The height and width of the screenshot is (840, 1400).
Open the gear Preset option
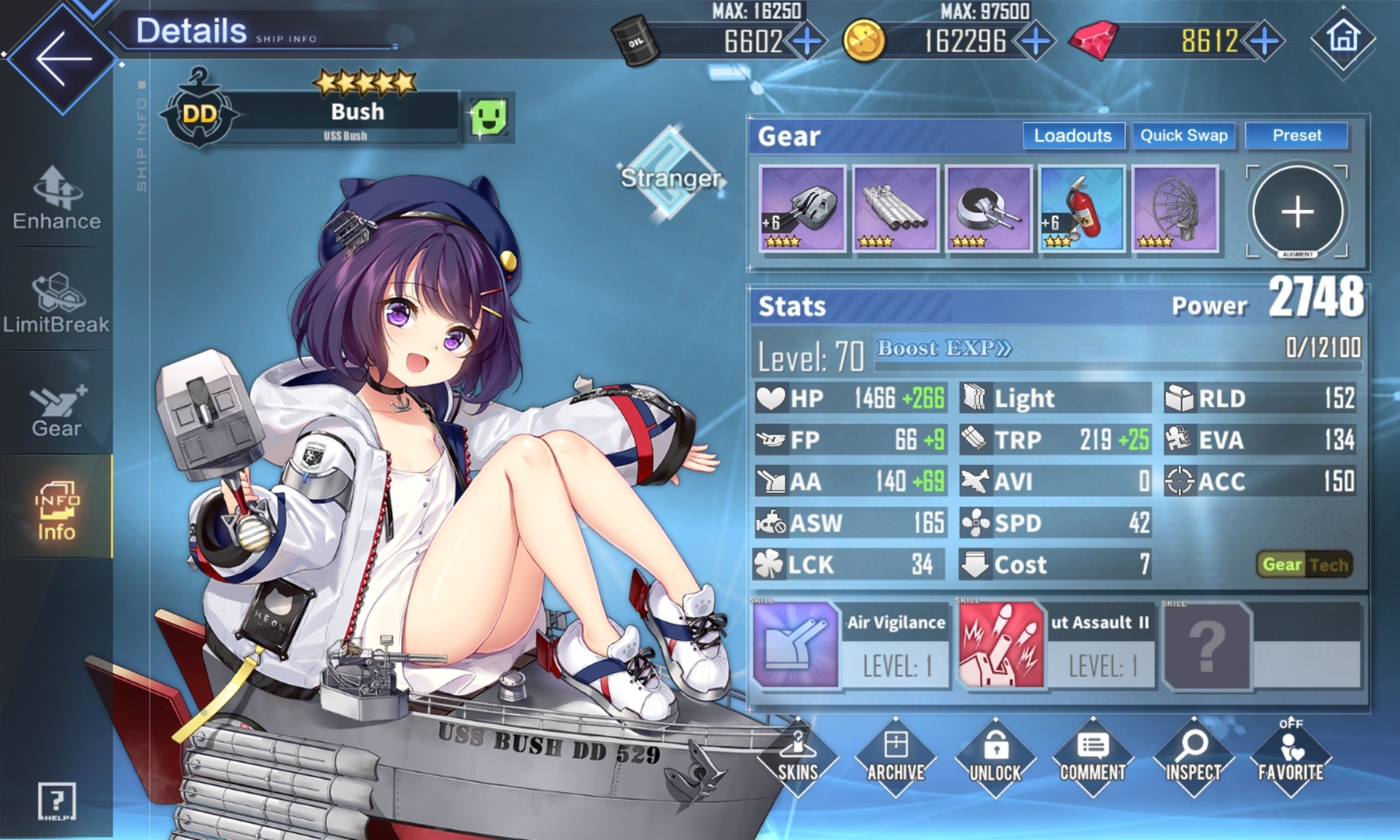[1296, 136]
